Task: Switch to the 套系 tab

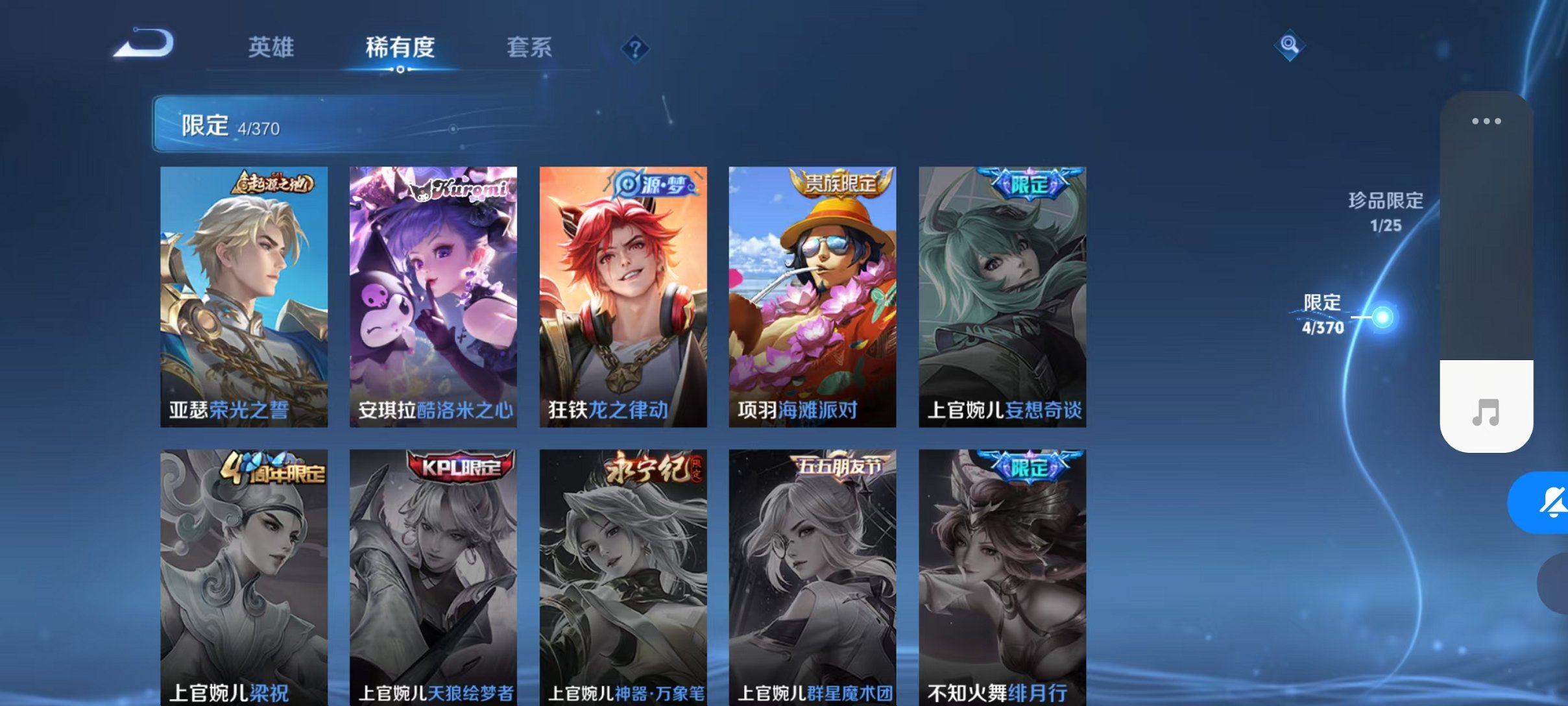Action: (530, 47)
